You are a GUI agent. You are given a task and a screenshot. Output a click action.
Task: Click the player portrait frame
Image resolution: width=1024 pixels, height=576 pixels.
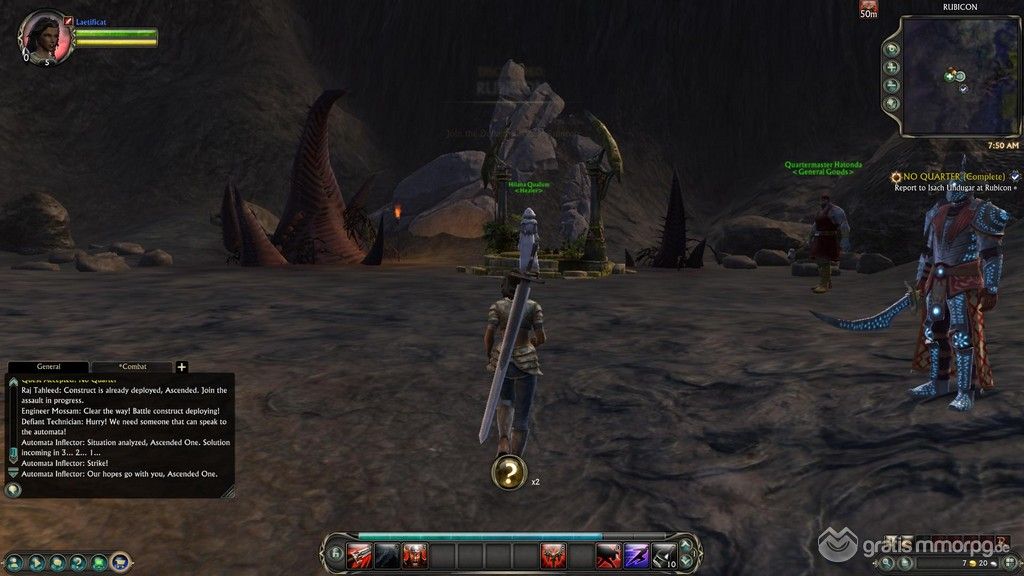pos(43,36)
